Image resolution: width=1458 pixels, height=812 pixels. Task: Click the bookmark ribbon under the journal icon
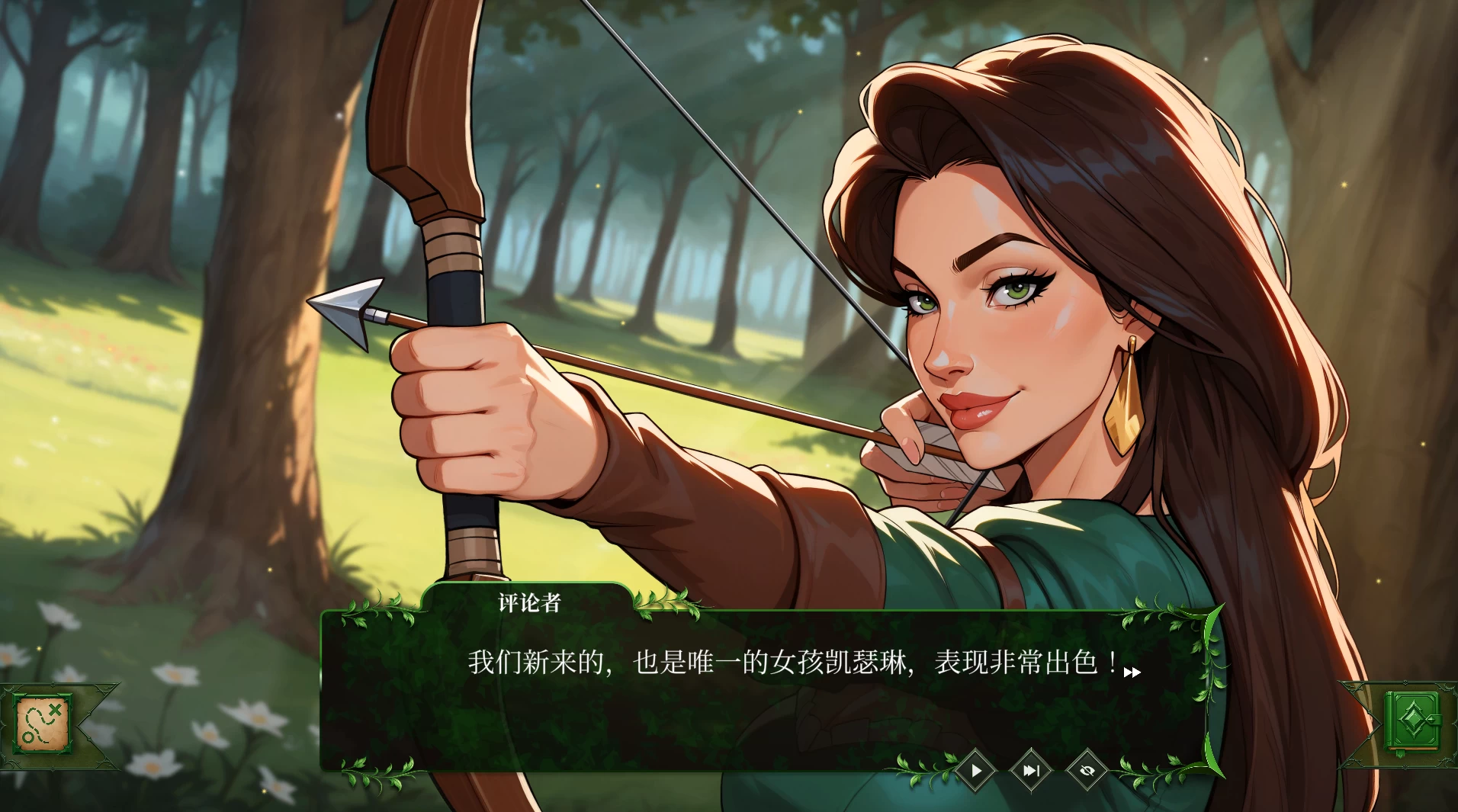point(1400,753)
